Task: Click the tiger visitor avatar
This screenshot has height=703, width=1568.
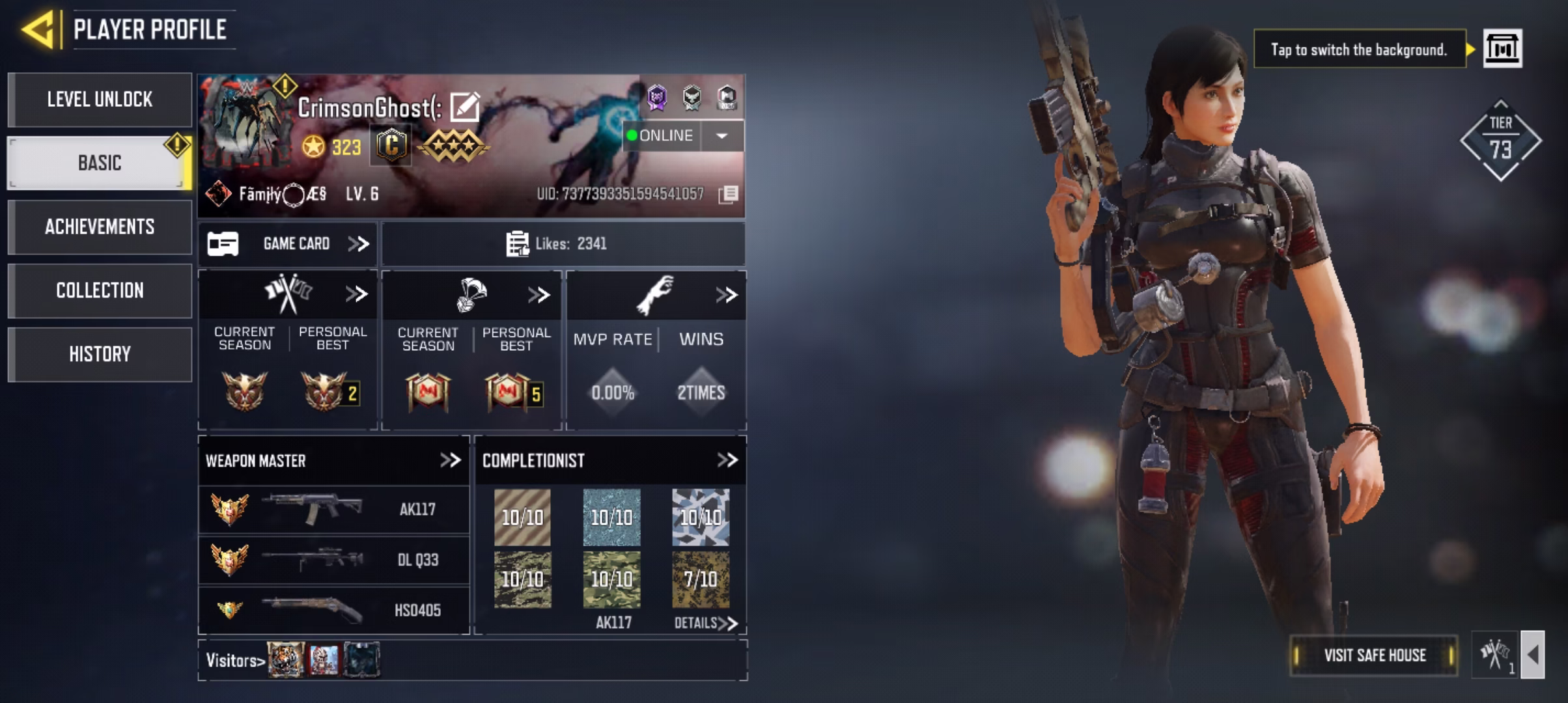Action: [x=286, y=659]
